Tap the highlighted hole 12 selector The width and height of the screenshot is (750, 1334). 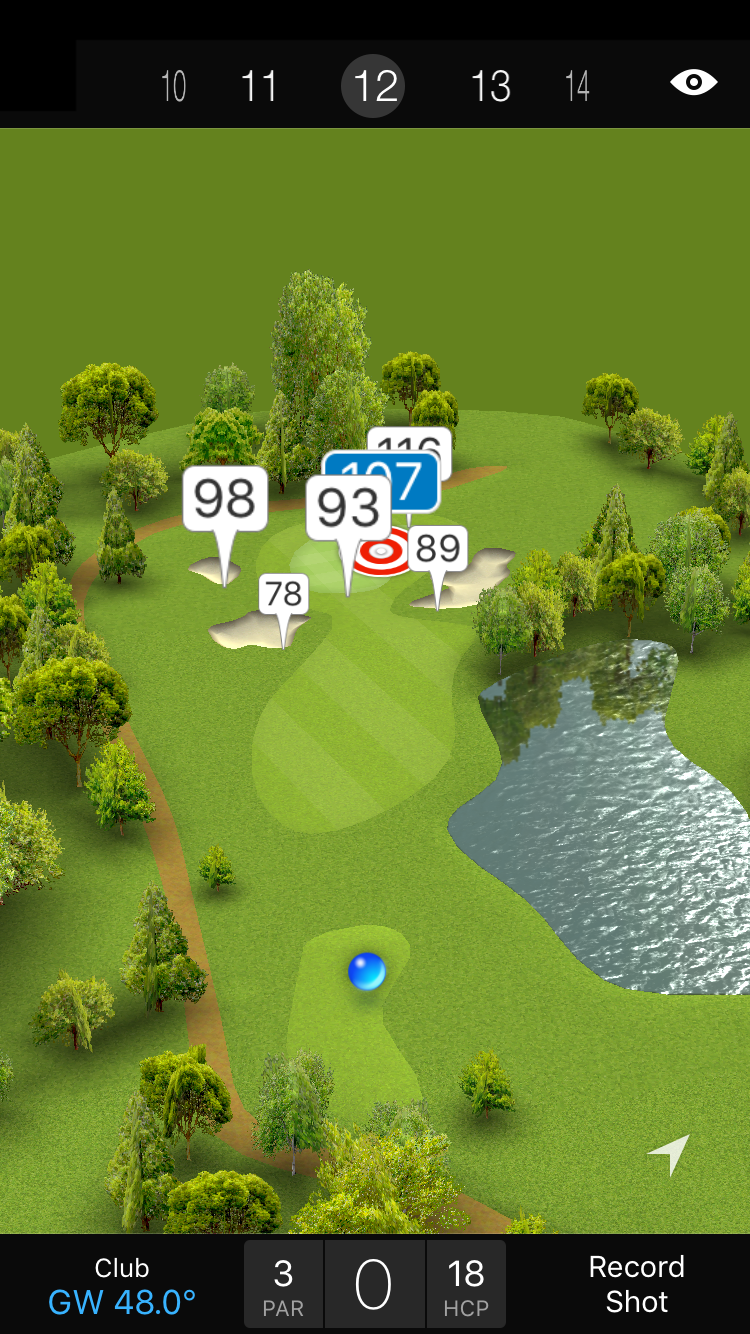[374, 86]
